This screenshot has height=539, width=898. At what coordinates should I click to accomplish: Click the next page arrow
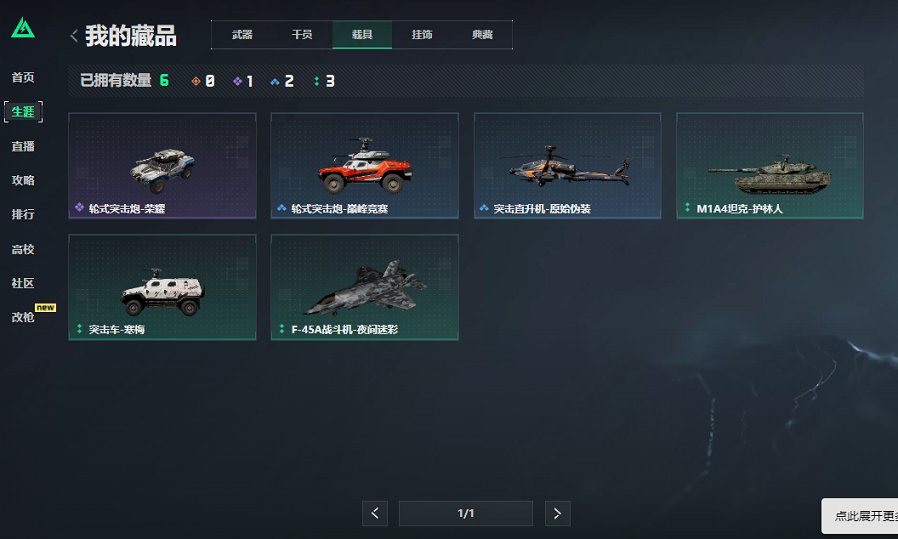click(557, 514)
